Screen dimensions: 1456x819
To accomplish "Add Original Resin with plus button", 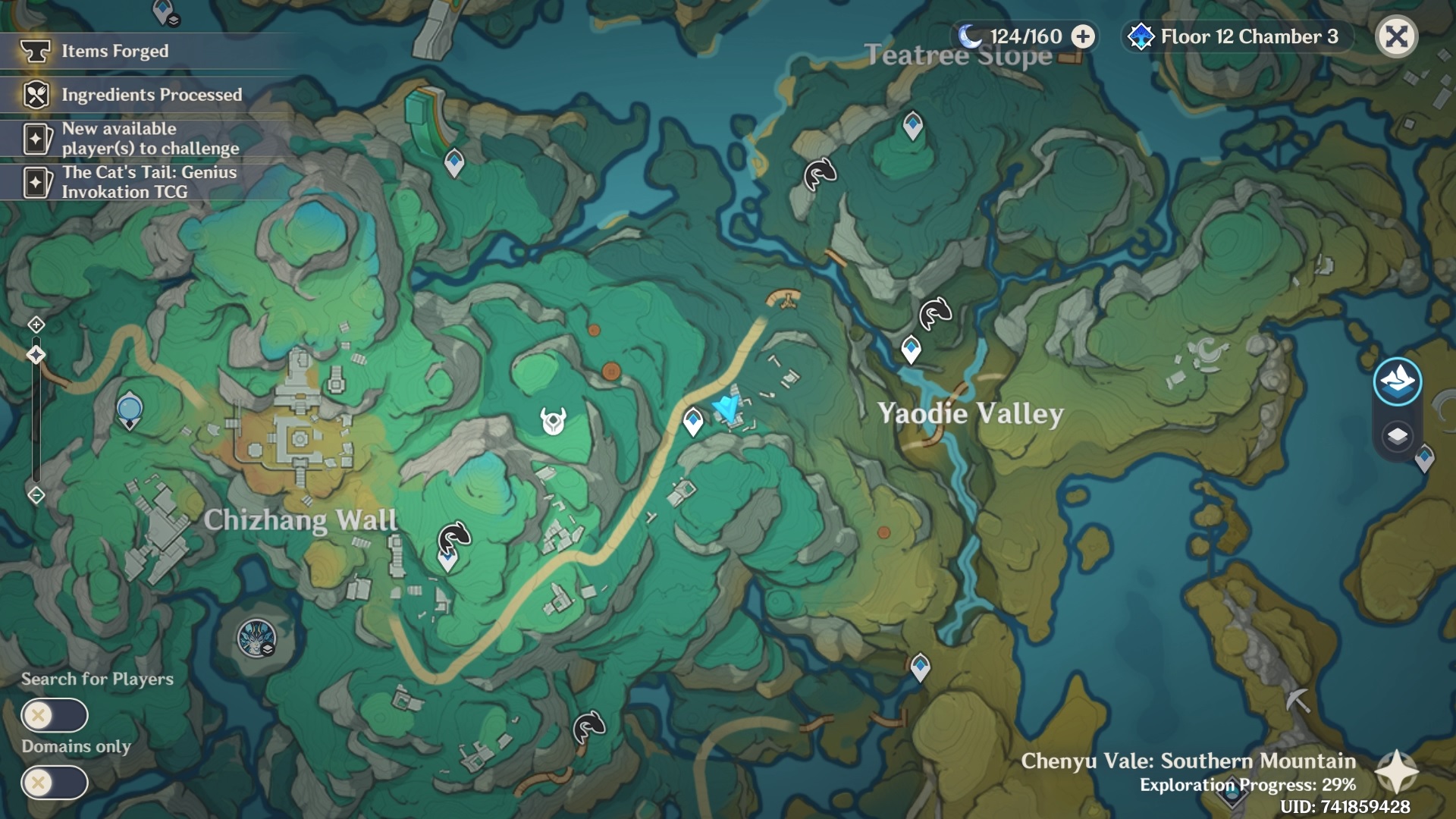I will tap(1083, 36).
